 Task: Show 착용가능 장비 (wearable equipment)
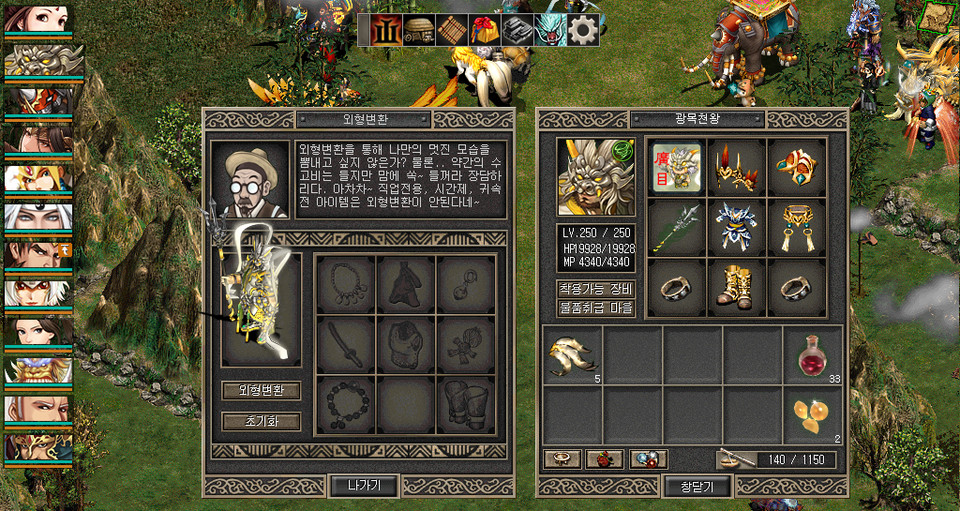click(596, 289)
